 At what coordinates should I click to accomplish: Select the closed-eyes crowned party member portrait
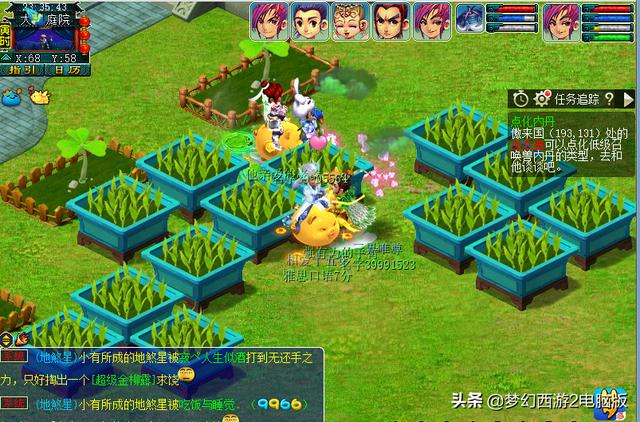(x=349, y=21)
